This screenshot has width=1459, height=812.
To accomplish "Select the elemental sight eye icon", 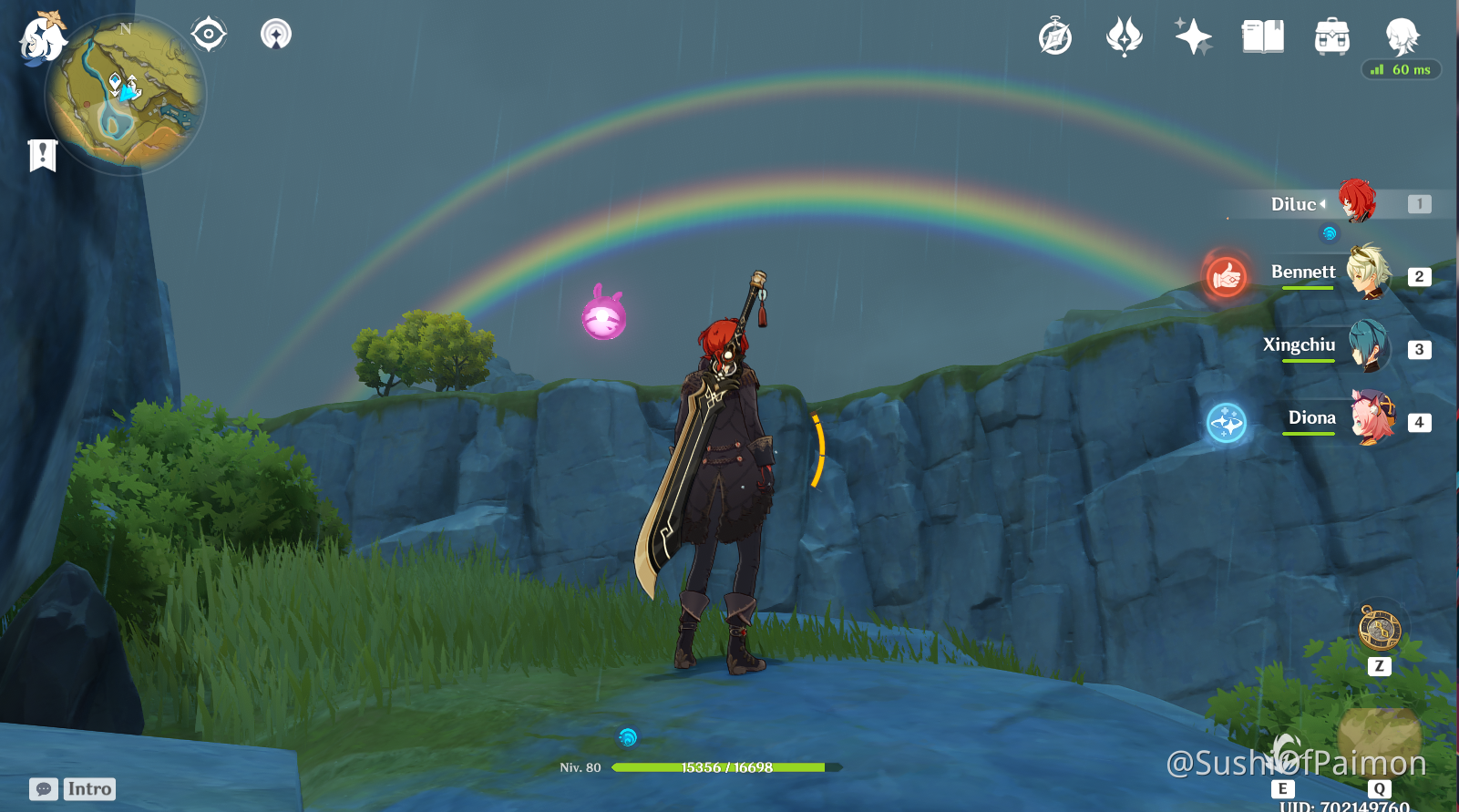I will (x=209, y=33).
